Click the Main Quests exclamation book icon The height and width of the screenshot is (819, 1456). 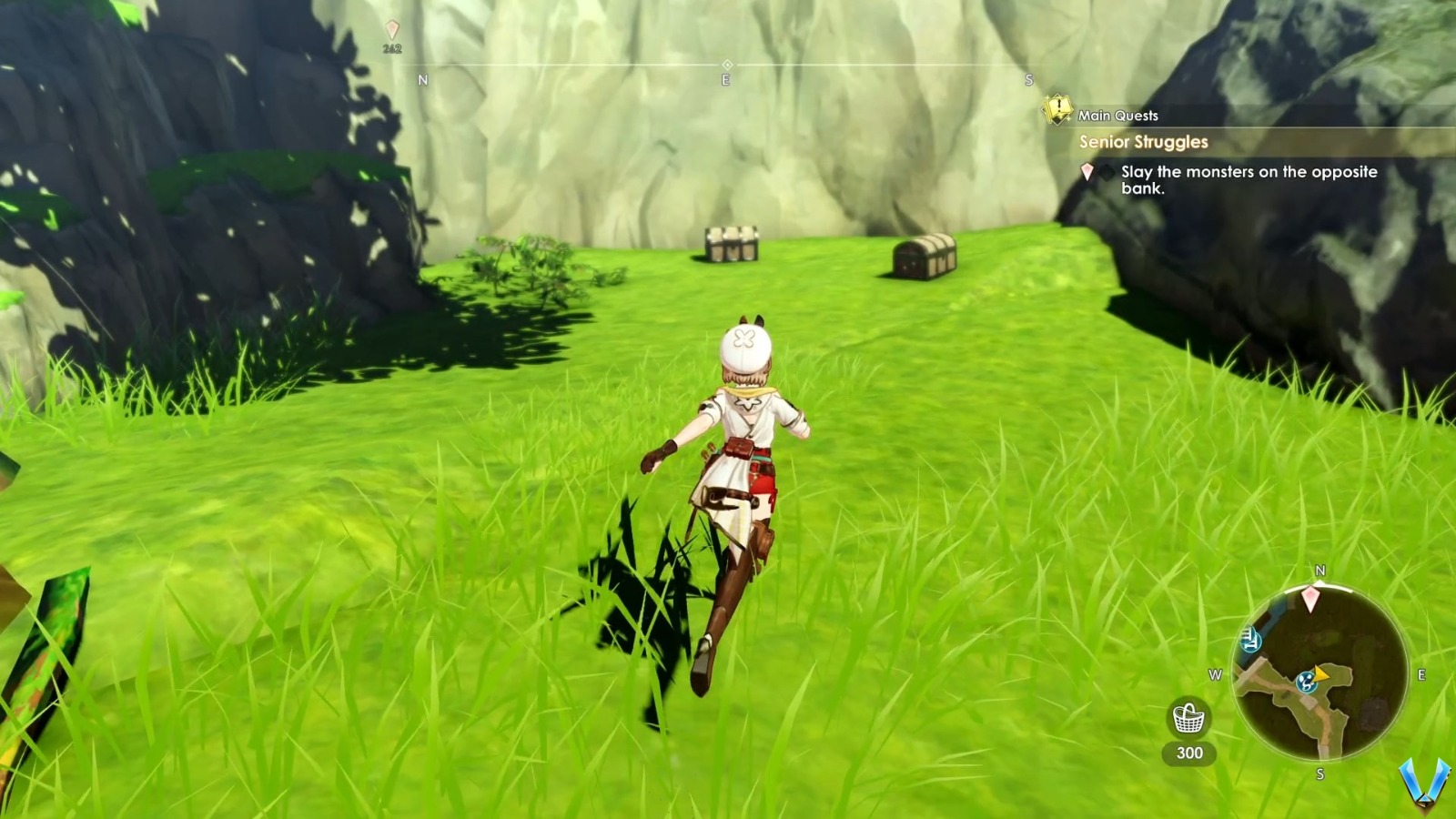coord(1057,112)
